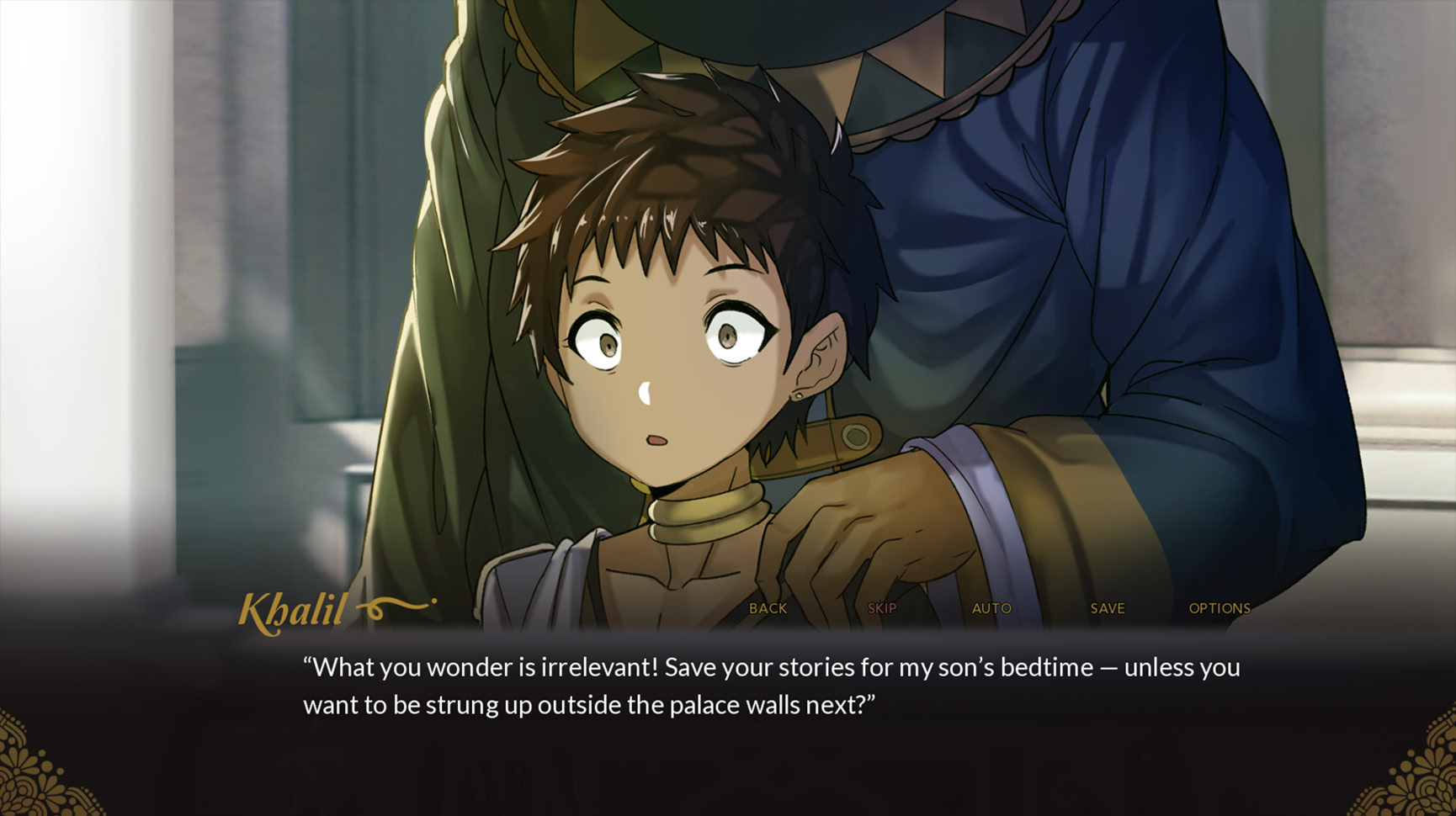Turn on Auto dialogue advance
This screenshot has height=816, width=1456.
tap(991, 608)
